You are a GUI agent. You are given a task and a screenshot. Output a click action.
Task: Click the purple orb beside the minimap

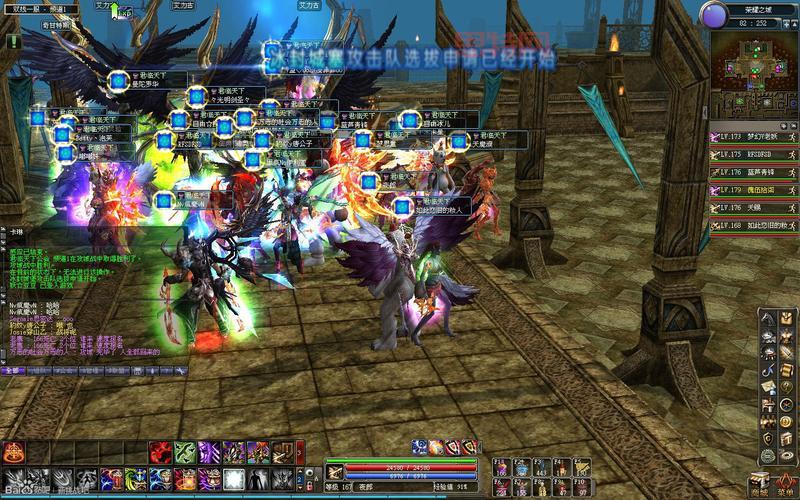713,14
